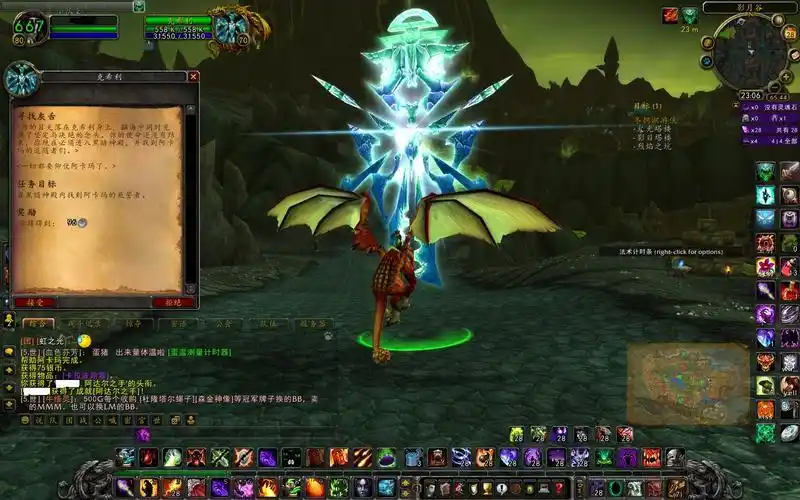Select the 影月塔楼 objective in tracker
The height and width of the screenshot is (500, 800).
[x=651, y=137]
